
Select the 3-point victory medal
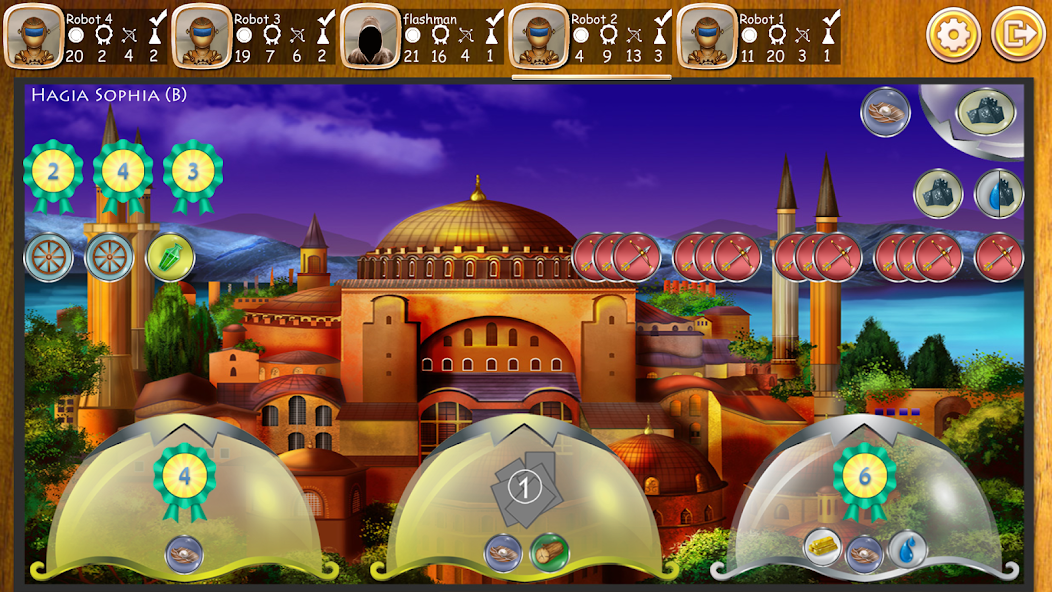pos(193,173)
